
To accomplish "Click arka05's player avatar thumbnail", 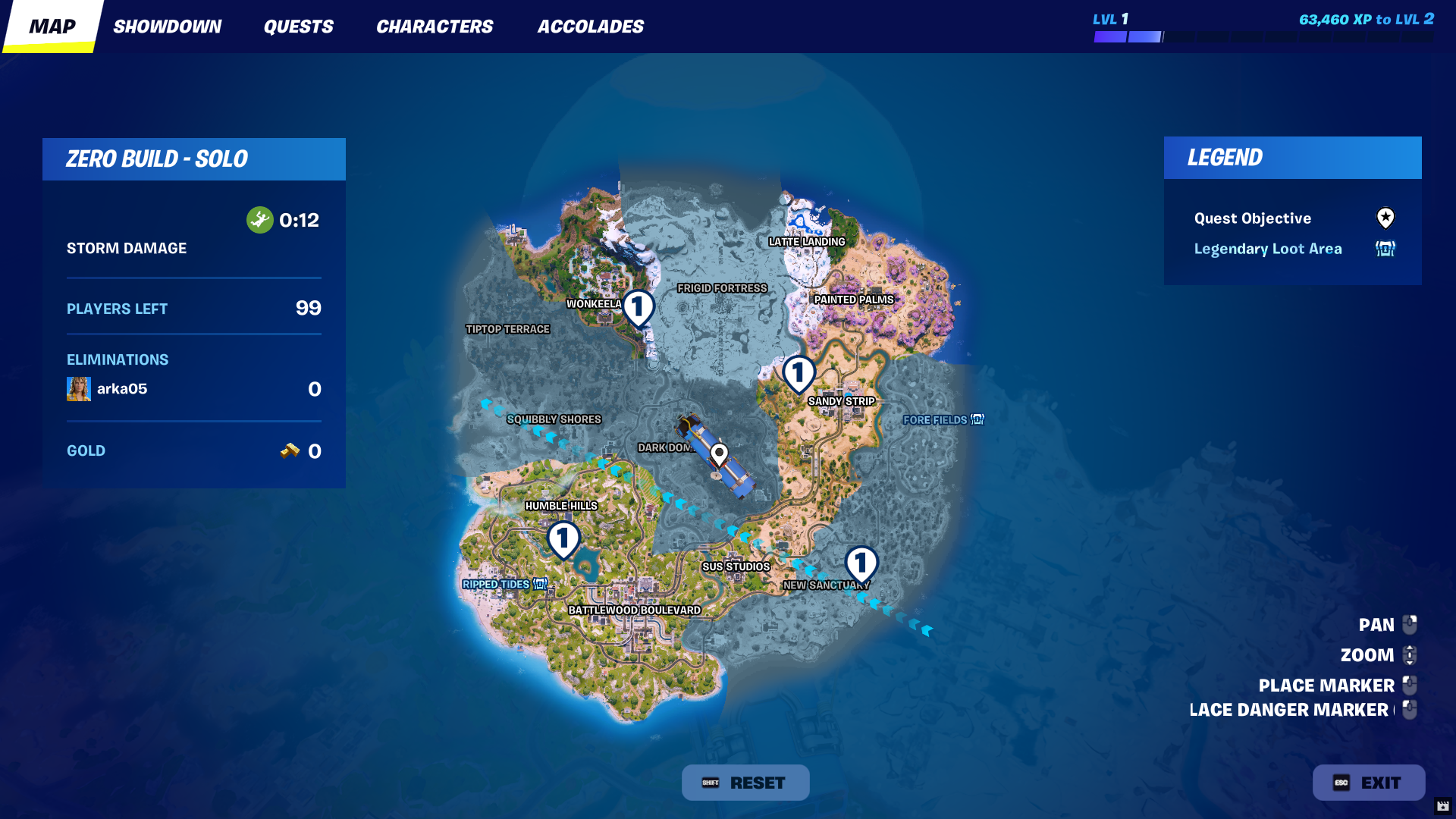I will pos(78,388).
